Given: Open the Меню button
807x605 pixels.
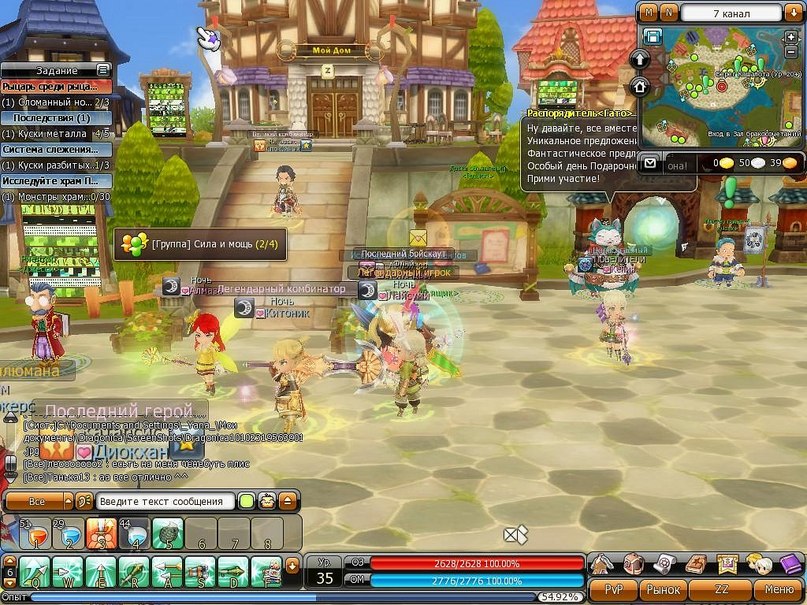Looking at the screenshot, I should tap(778, 590).
